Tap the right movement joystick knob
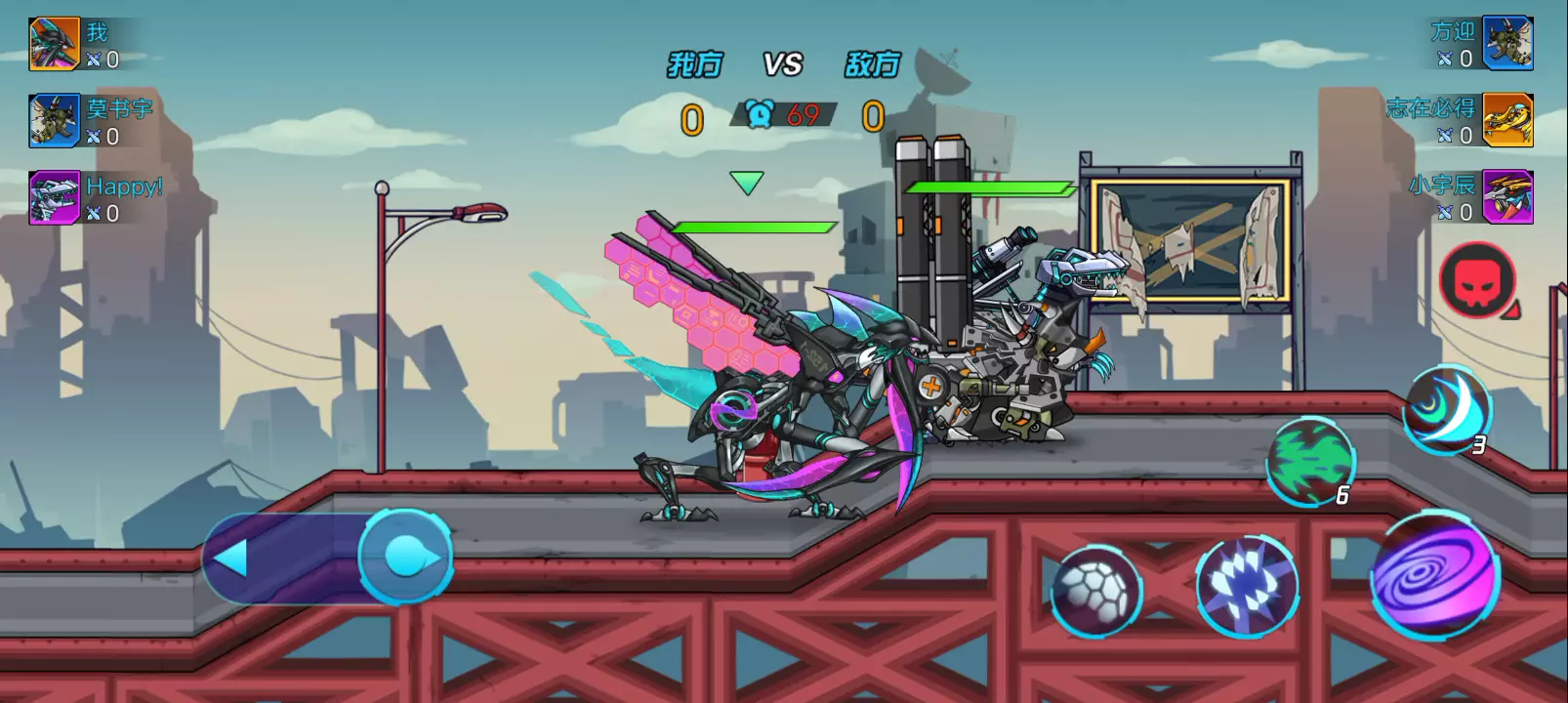 (406, 558)
